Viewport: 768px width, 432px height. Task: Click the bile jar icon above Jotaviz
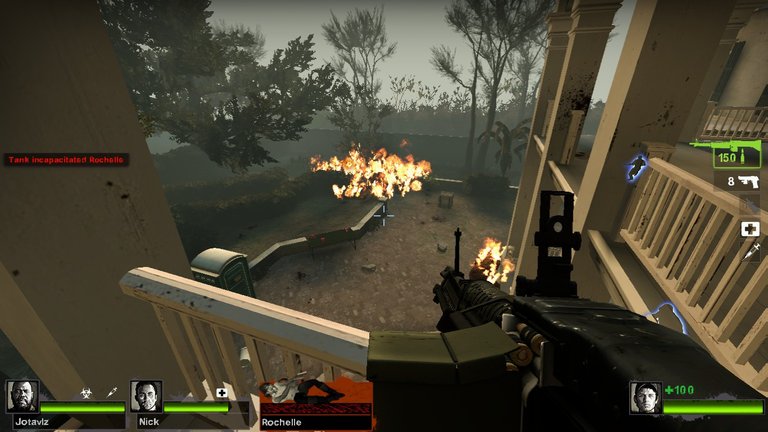pos(86,393)
